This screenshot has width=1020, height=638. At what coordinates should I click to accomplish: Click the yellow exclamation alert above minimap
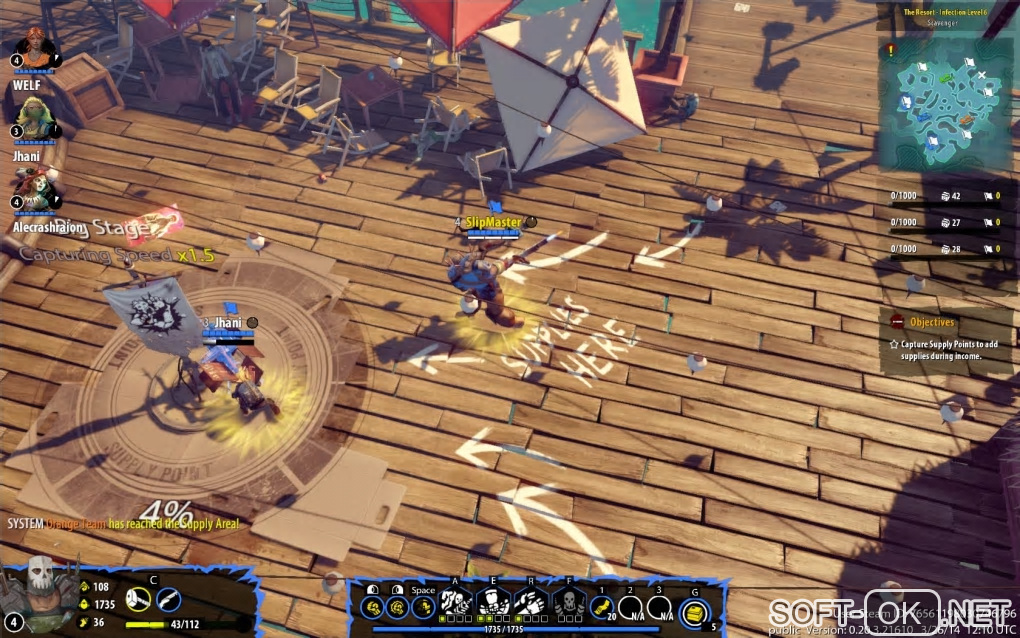891,47
